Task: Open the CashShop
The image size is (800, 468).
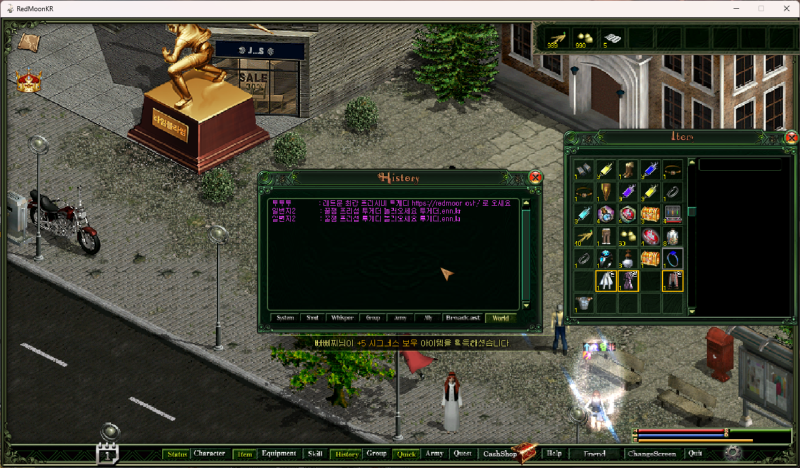Action: [x=498, y=454]
